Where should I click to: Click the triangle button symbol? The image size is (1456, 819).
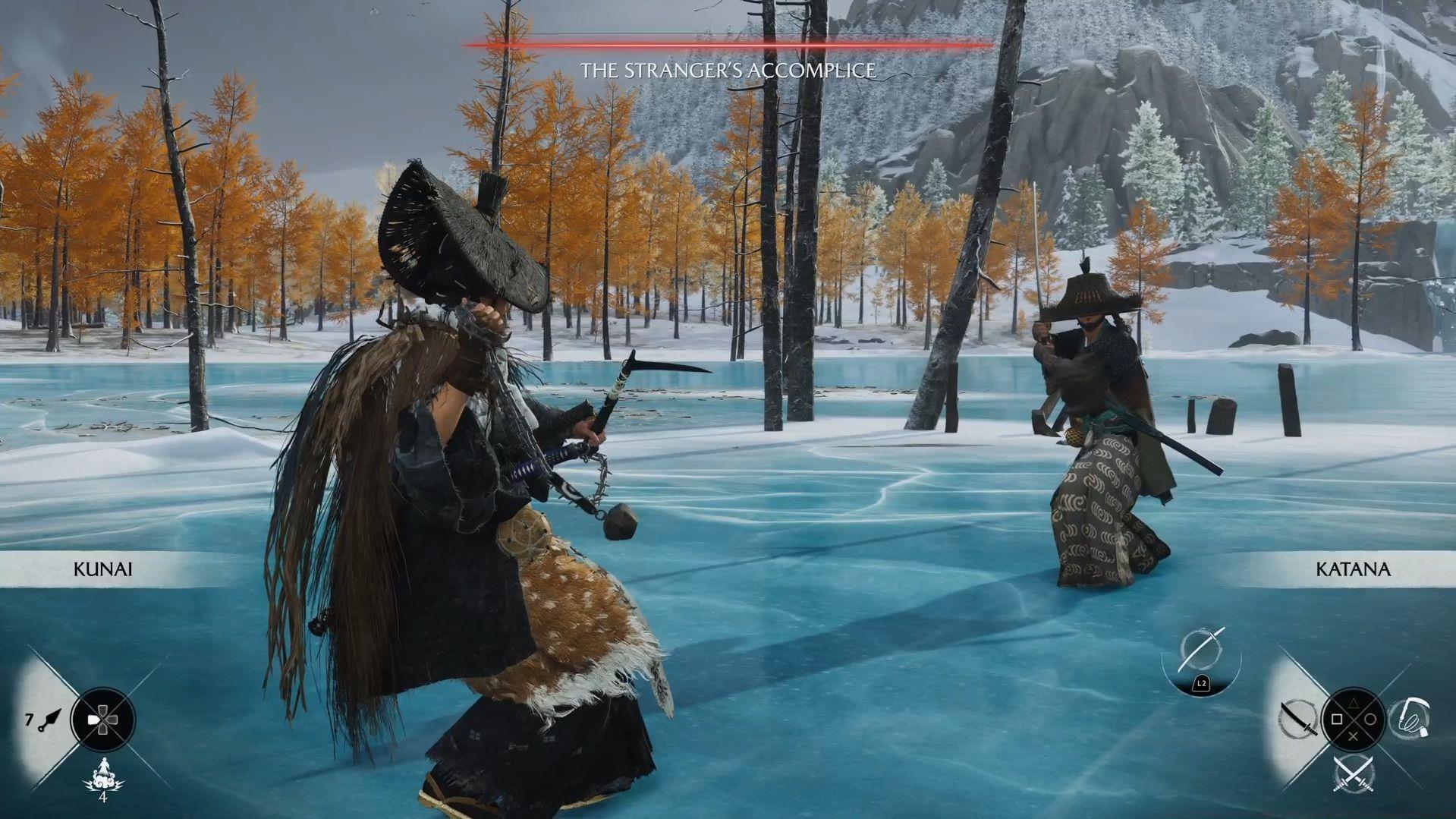click(x=1354, y=704)
